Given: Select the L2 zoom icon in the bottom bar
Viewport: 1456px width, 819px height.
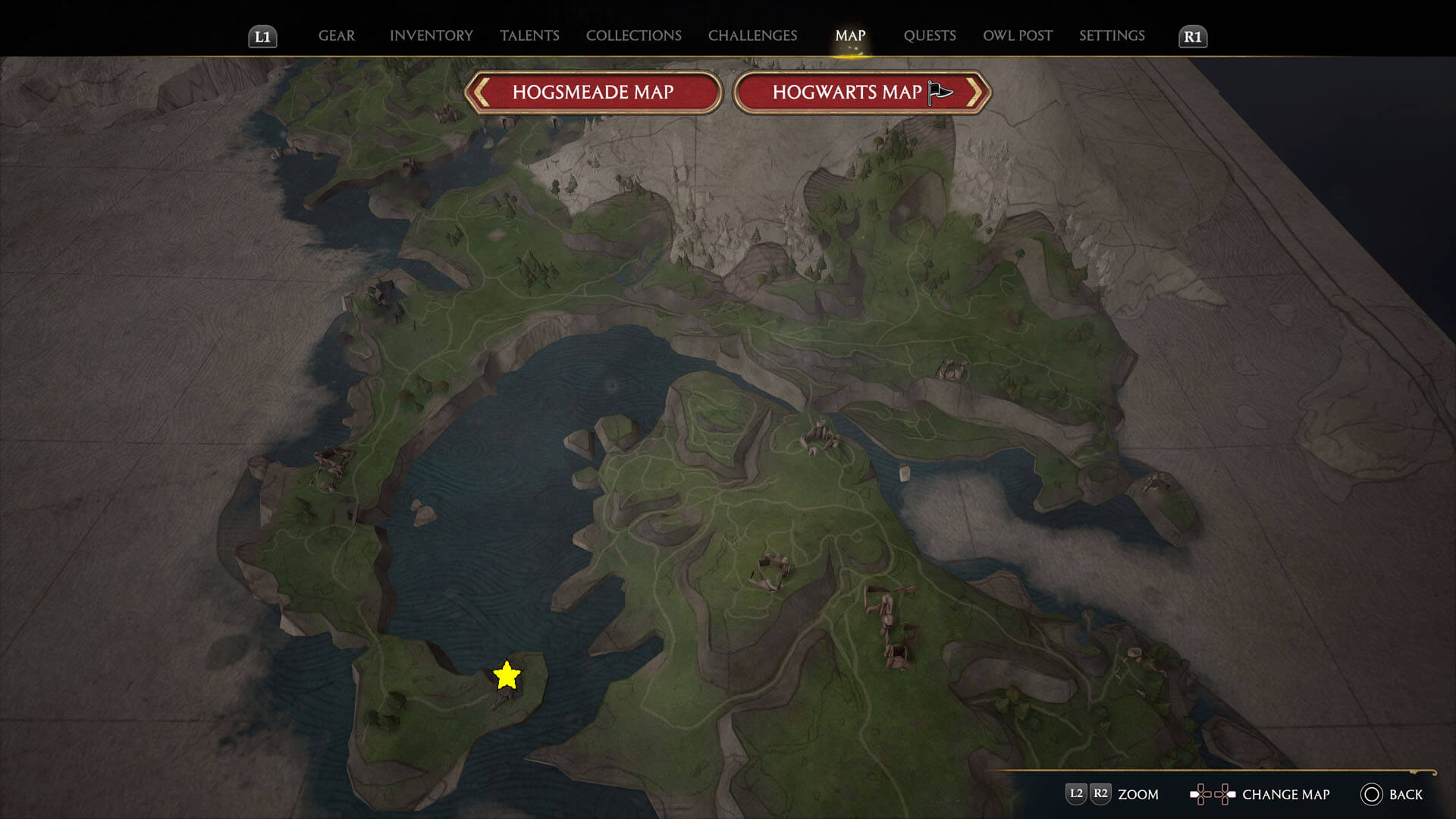Looking at the screenshot, I should pyautogui.click(x=1075, y=794).
